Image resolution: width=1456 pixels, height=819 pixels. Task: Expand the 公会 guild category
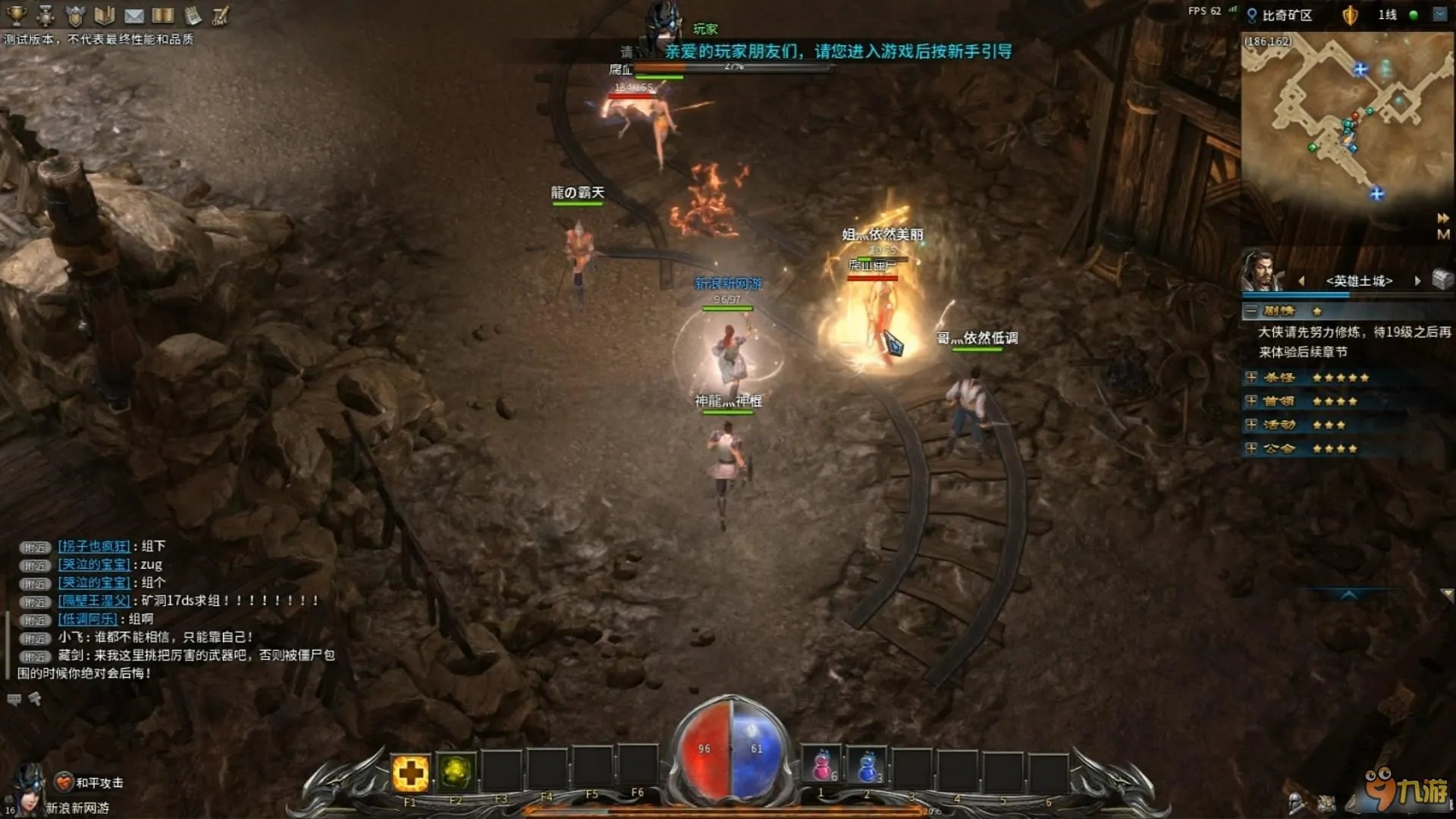(1251, 448)
